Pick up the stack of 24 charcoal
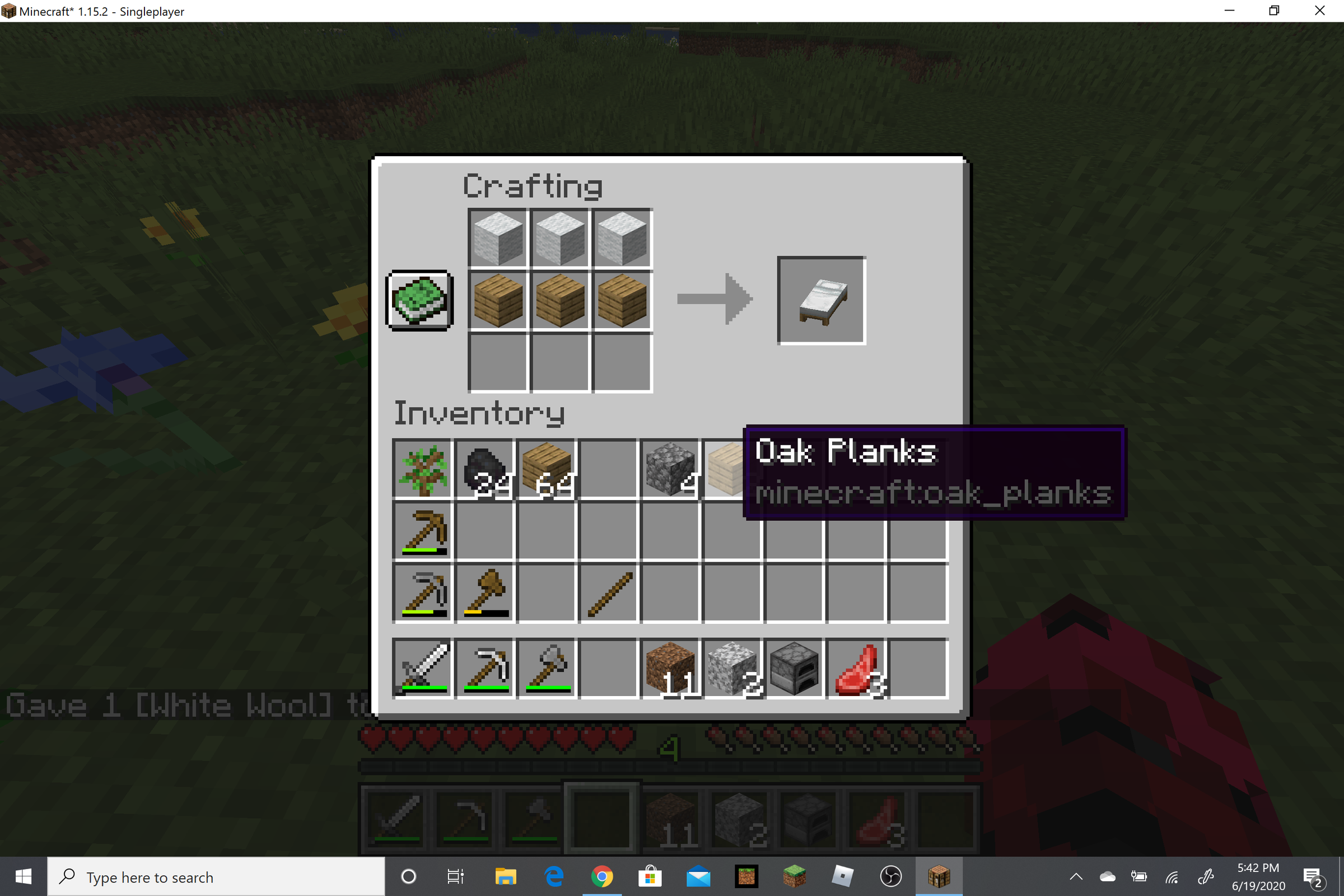This screenshot has height=896, width=1344. pos(485,470)
